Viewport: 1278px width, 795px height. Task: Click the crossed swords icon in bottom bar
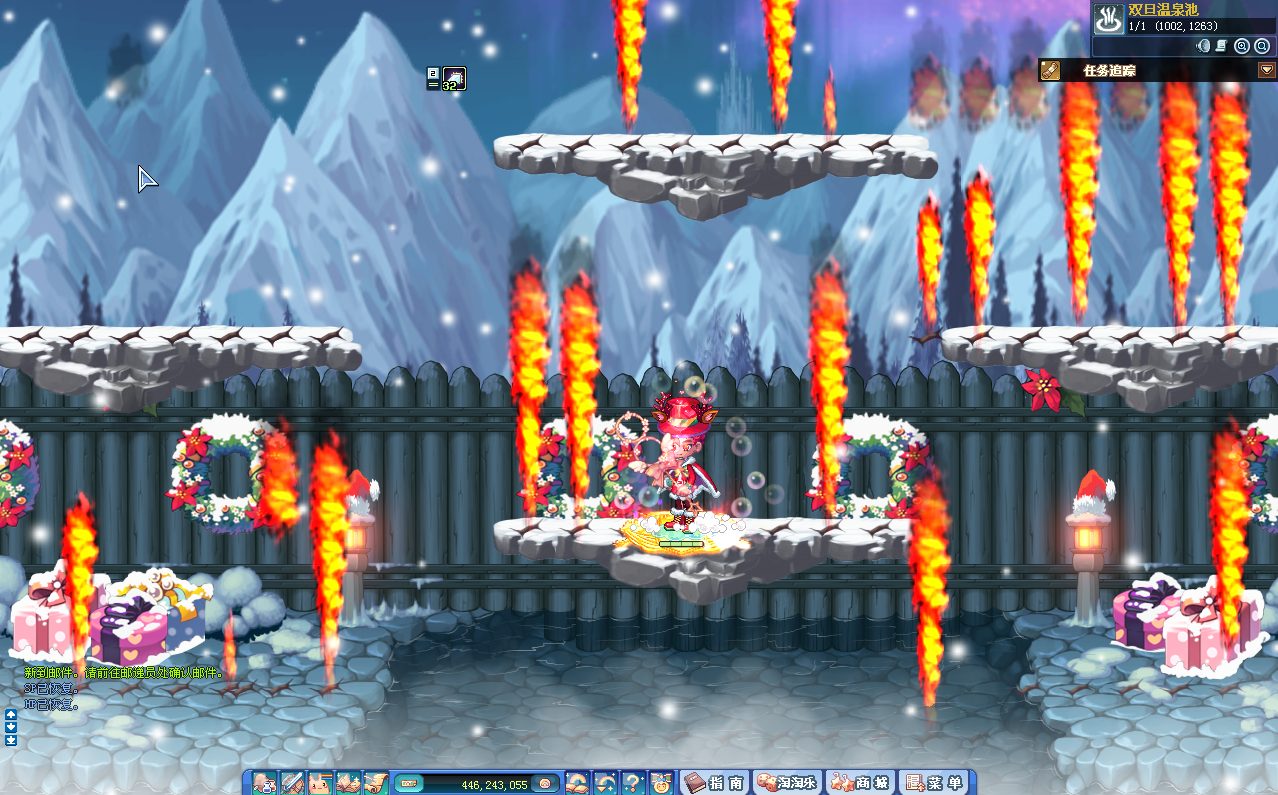(292, 783)
